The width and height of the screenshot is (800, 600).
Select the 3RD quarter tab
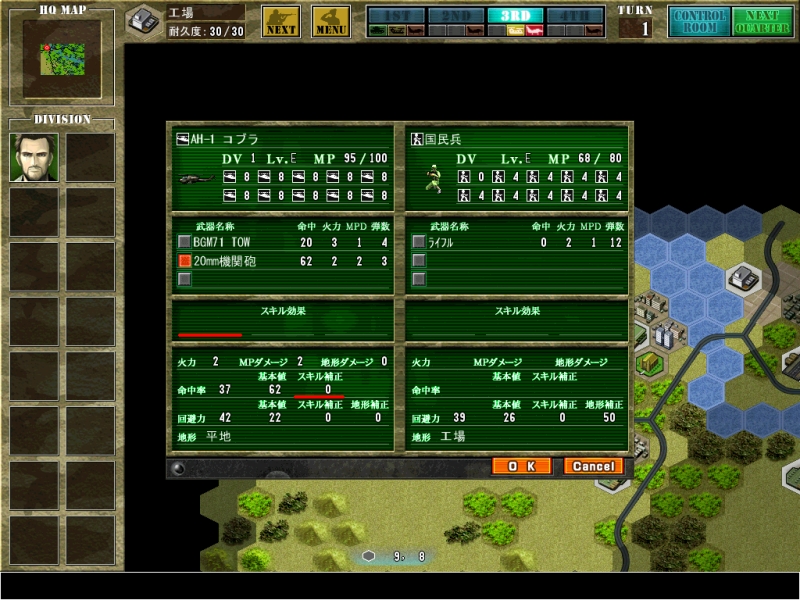[516, 15]
